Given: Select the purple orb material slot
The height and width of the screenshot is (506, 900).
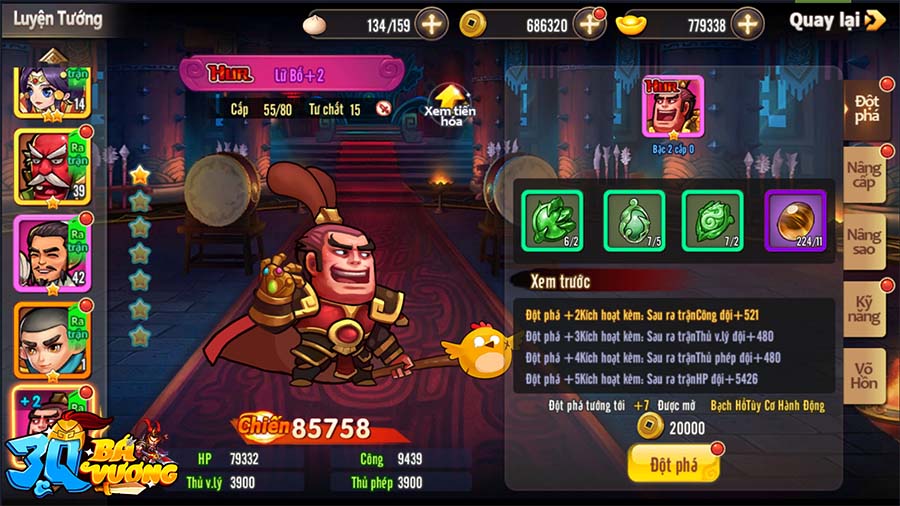Looking at the screenshot, I should click(x=795, y=220).
